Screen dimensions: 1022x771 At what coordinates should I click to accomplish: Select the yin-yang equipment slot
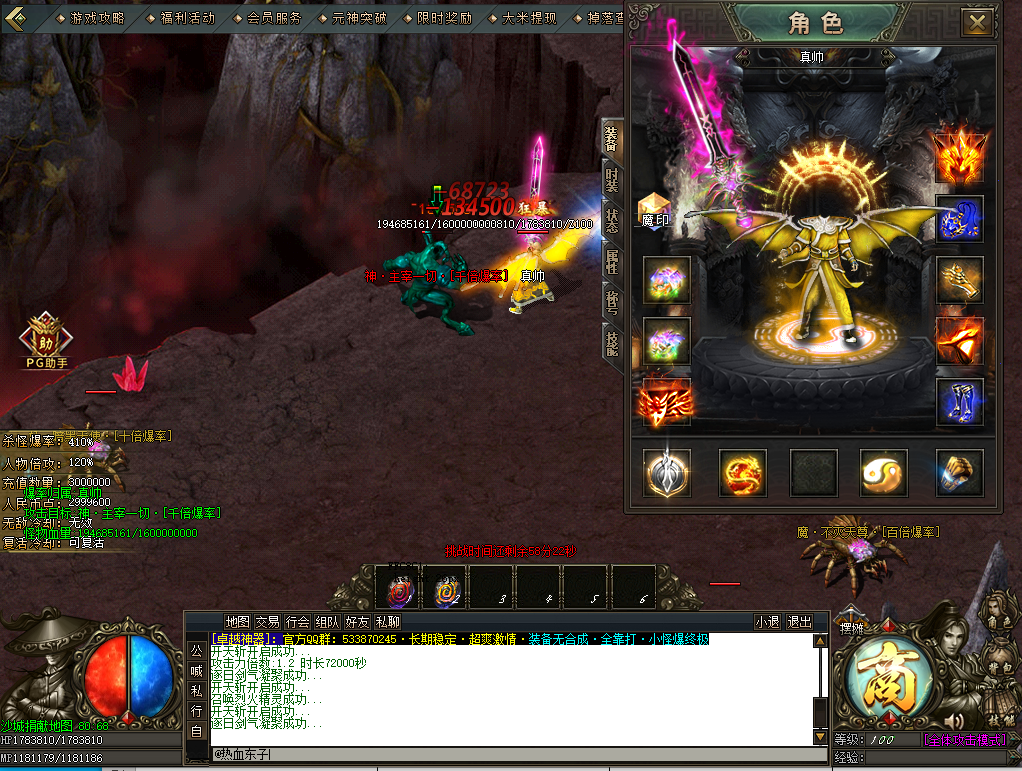pos(884,473)
